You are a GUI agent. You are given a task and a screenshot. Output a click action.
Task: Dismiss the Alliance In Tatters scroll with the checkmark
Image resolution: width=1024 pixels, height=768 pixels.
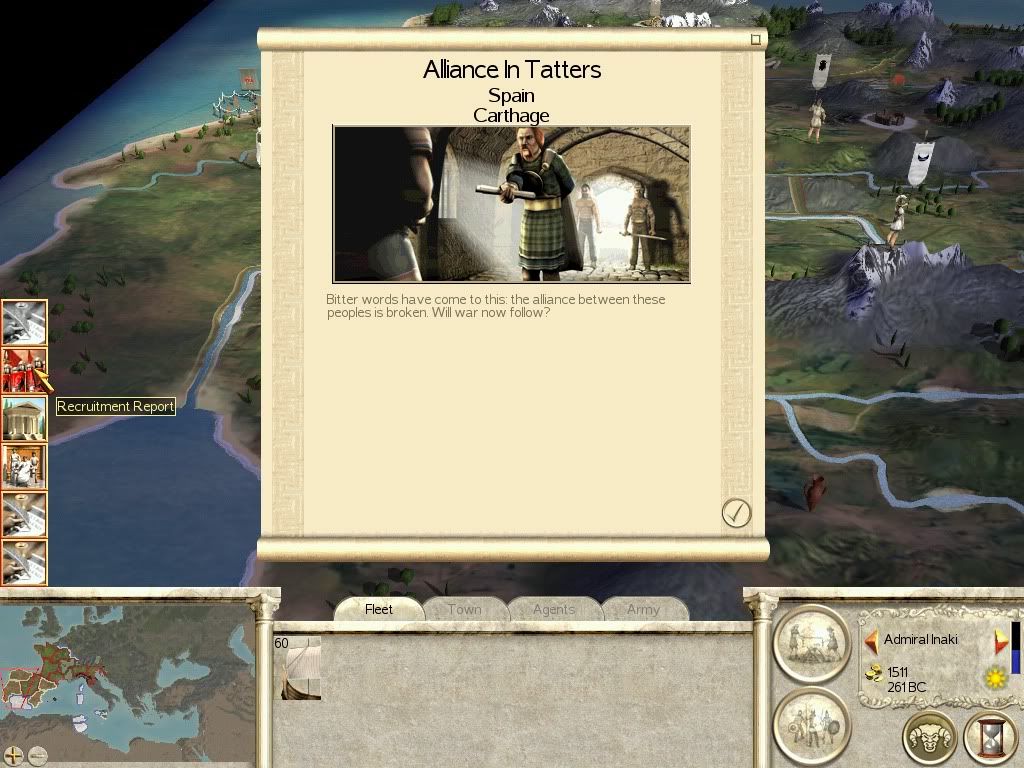click(x=736, y=513)
